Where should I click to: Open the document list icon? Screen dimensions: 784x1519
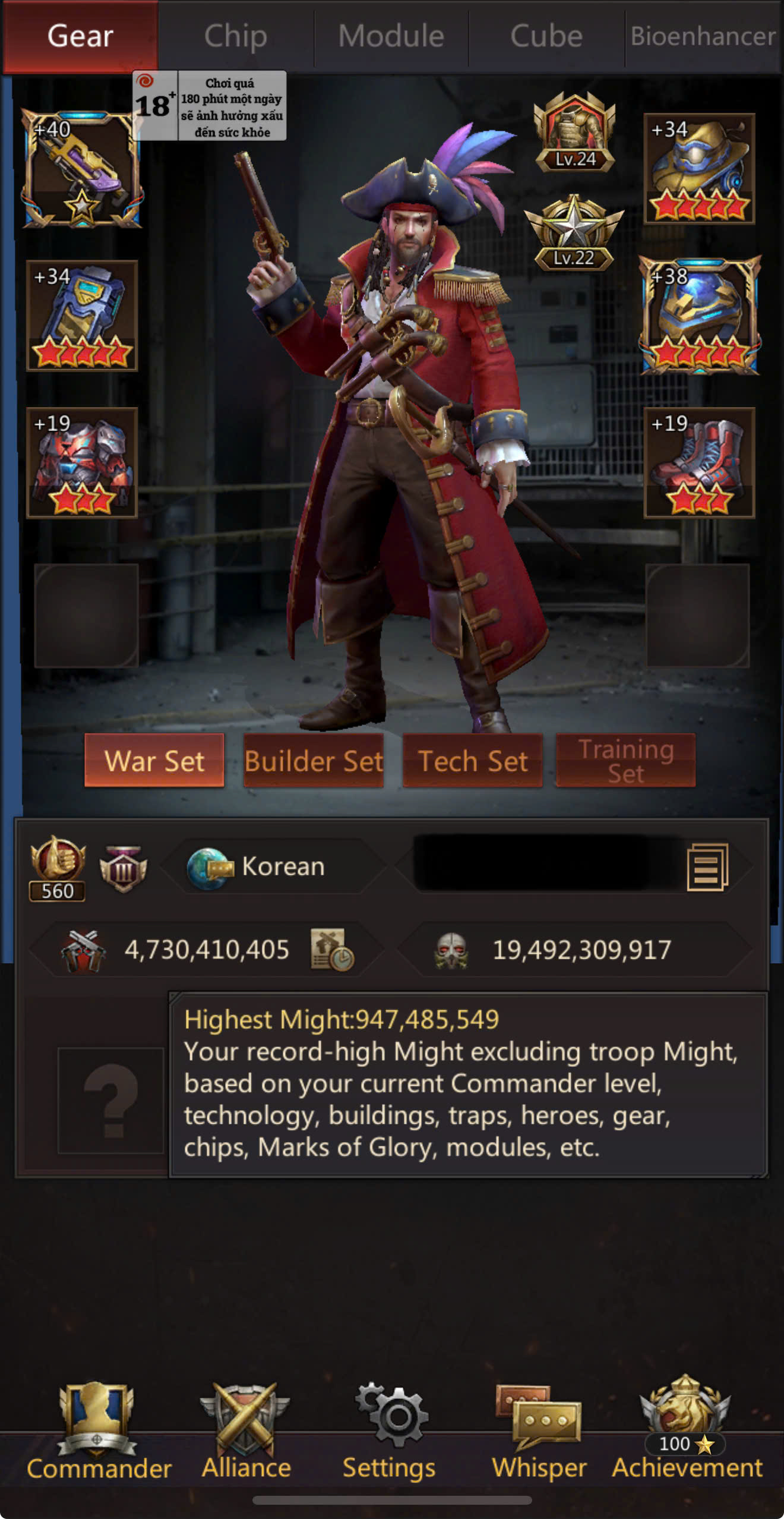[x=707, y=867]
